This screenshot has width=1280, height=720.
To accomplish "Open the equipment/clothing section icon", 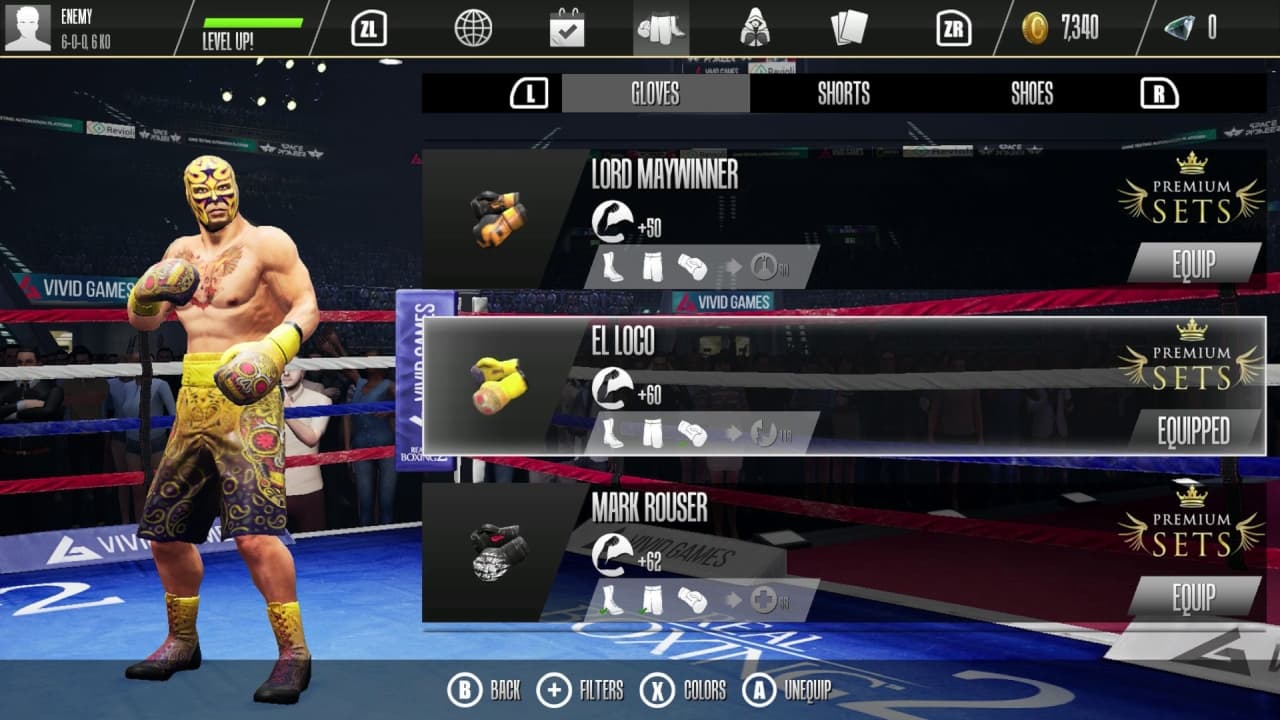I will coord(662,29).
